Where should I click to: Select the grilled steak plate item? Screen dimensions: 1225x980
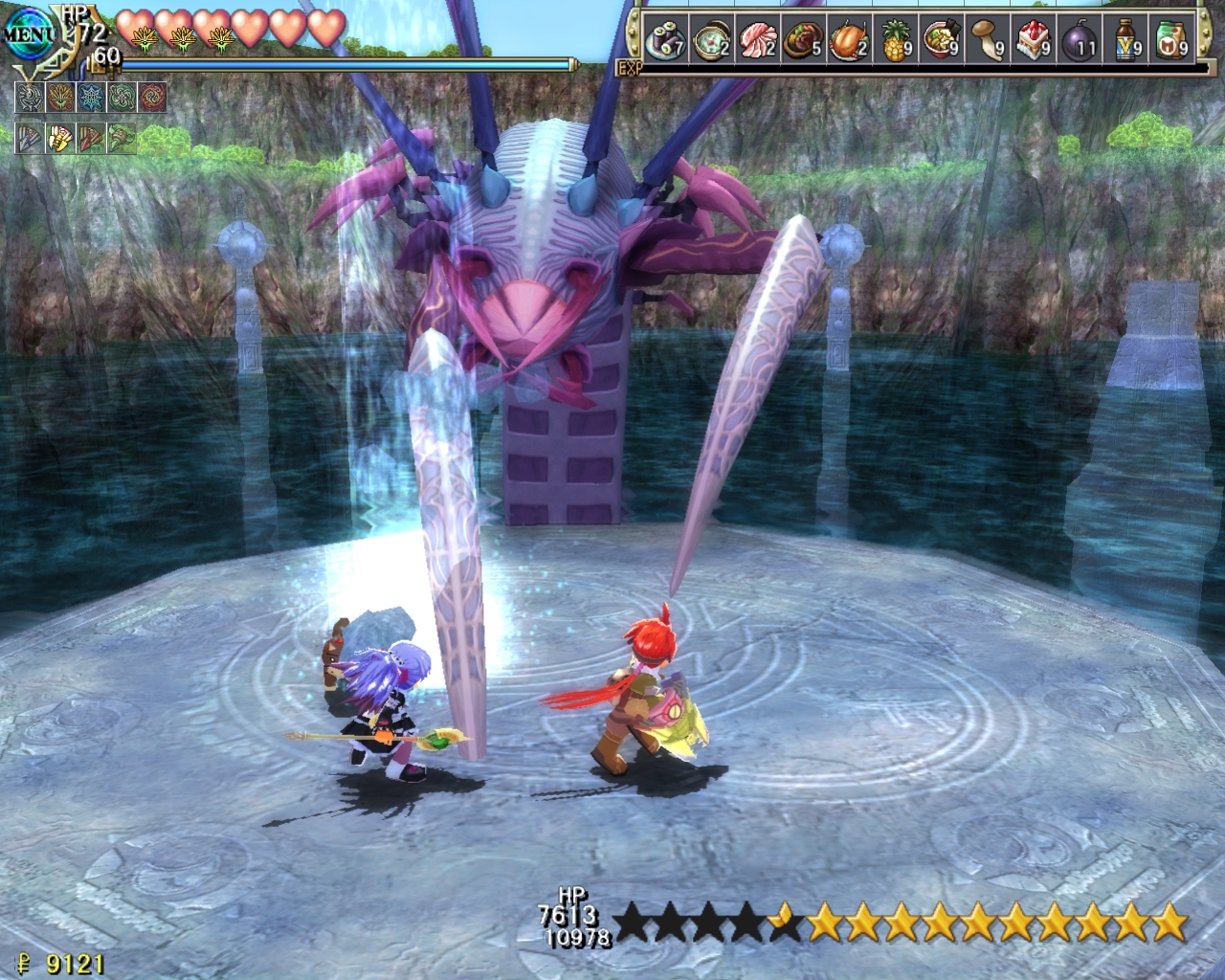pyautogui.click(x=801, y=41)
